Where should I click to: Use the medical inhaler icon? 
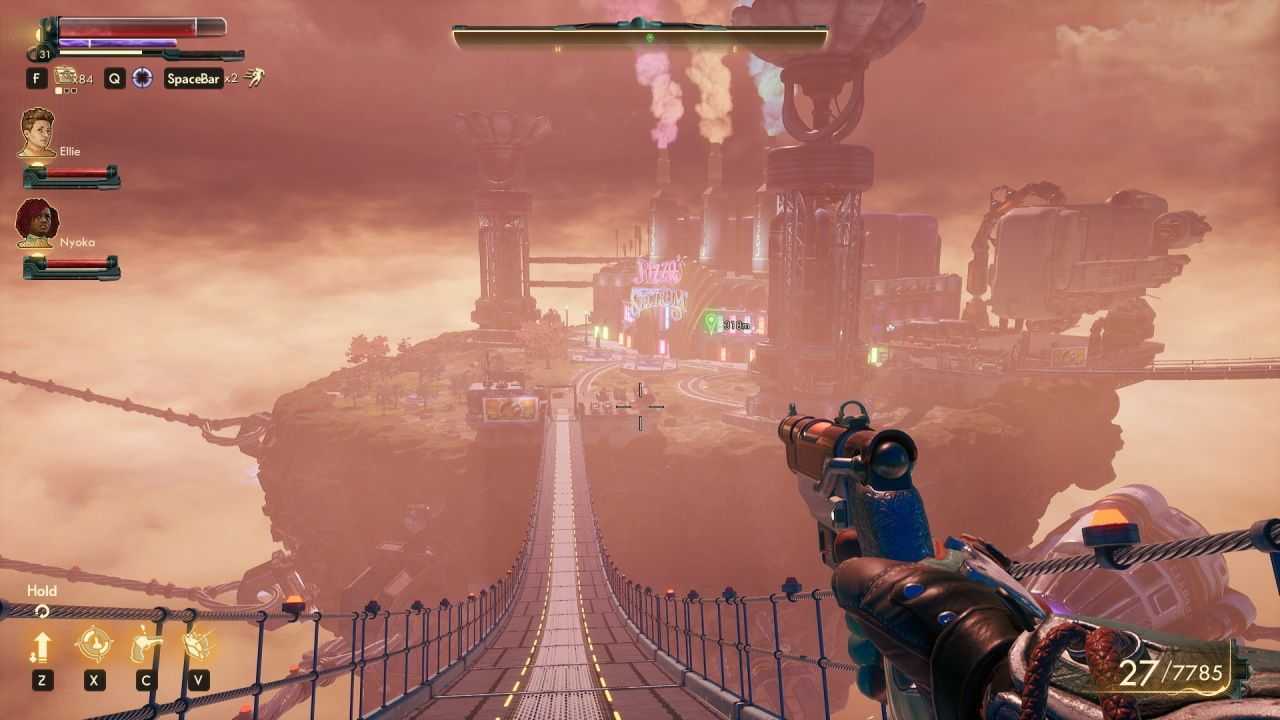click(x=66, y=77)
